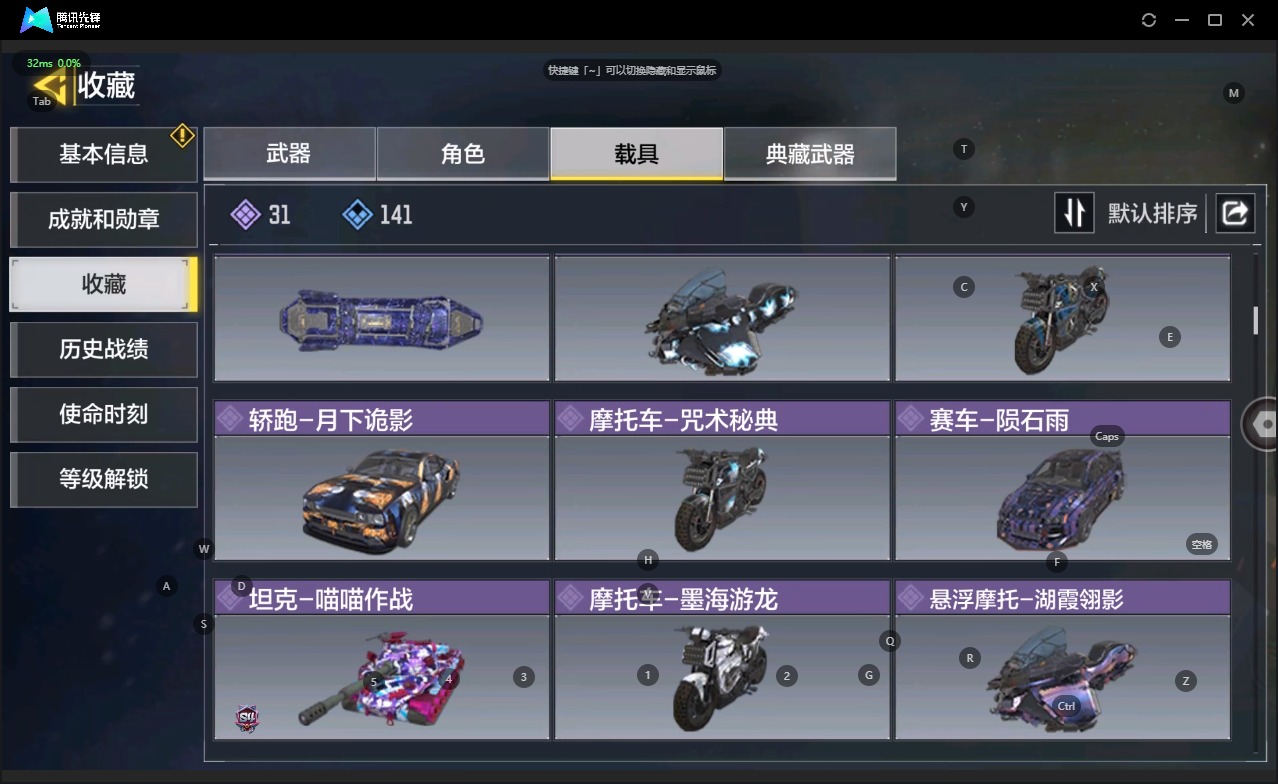
Task: Click the share export icon
Action: point(1235,213)
